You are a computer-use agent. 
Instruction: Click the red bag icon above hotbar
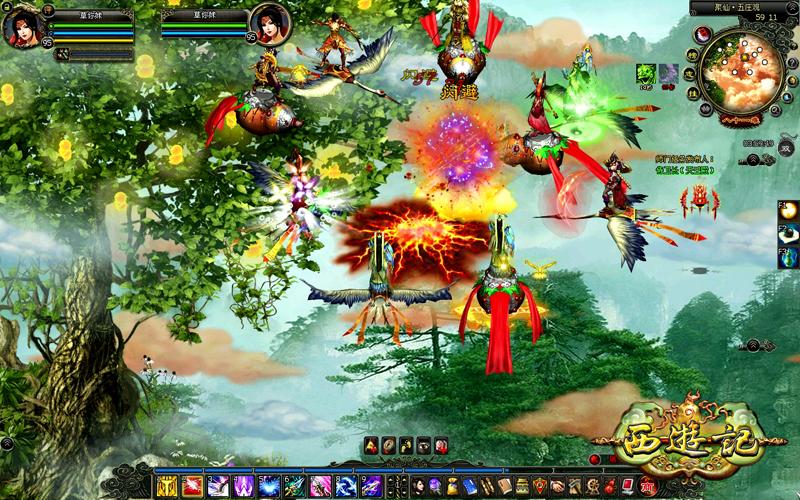click(441, 444)
